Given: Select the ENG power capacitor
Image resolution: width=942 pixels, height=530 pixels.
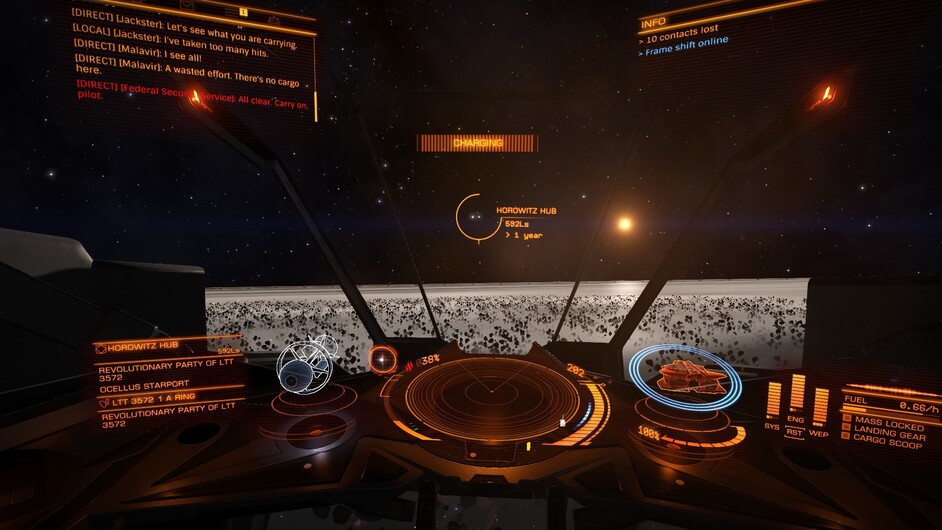Looking at the screenshot, I should point(797,394).
